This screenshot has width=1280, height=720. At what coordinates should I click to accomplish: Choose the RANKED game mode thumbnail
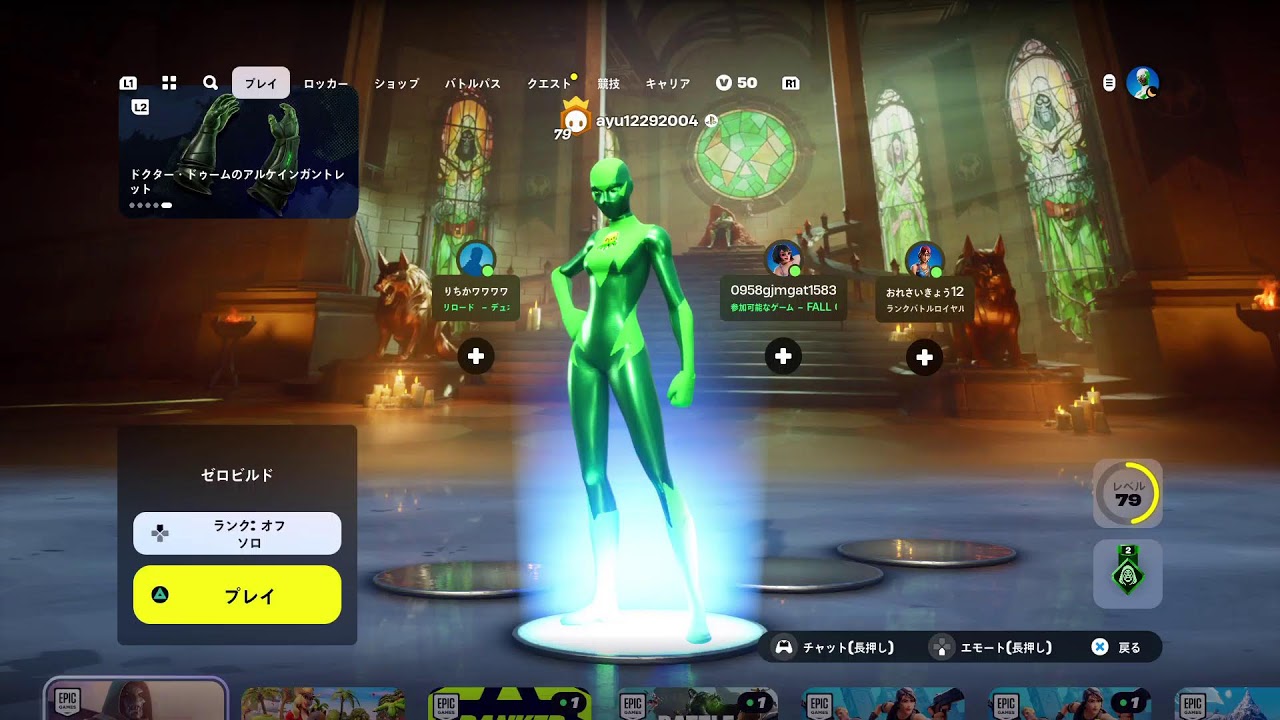pos(509,704)
